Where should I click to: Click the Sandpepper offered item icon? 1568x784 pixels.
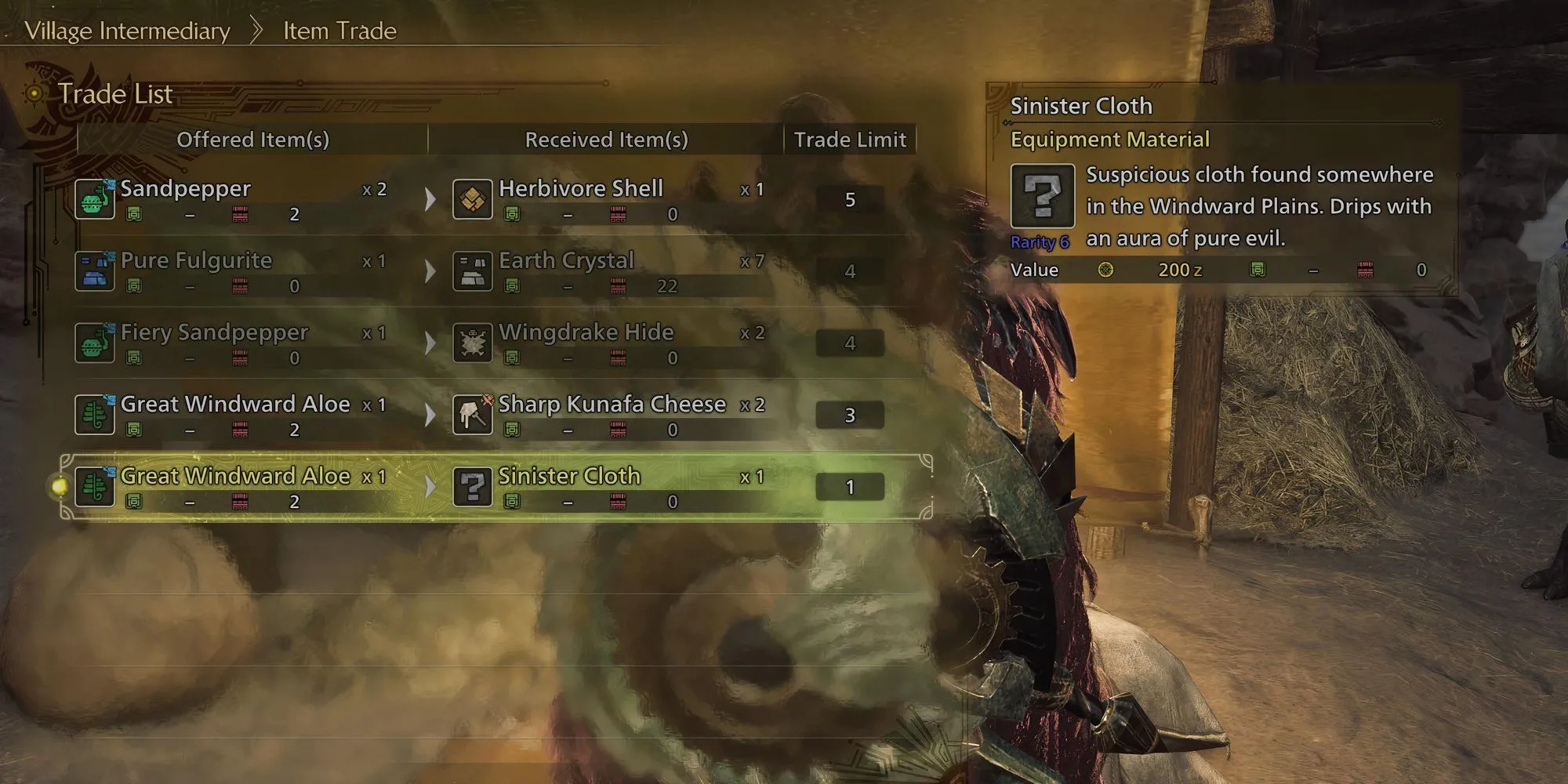coord(95,199)
